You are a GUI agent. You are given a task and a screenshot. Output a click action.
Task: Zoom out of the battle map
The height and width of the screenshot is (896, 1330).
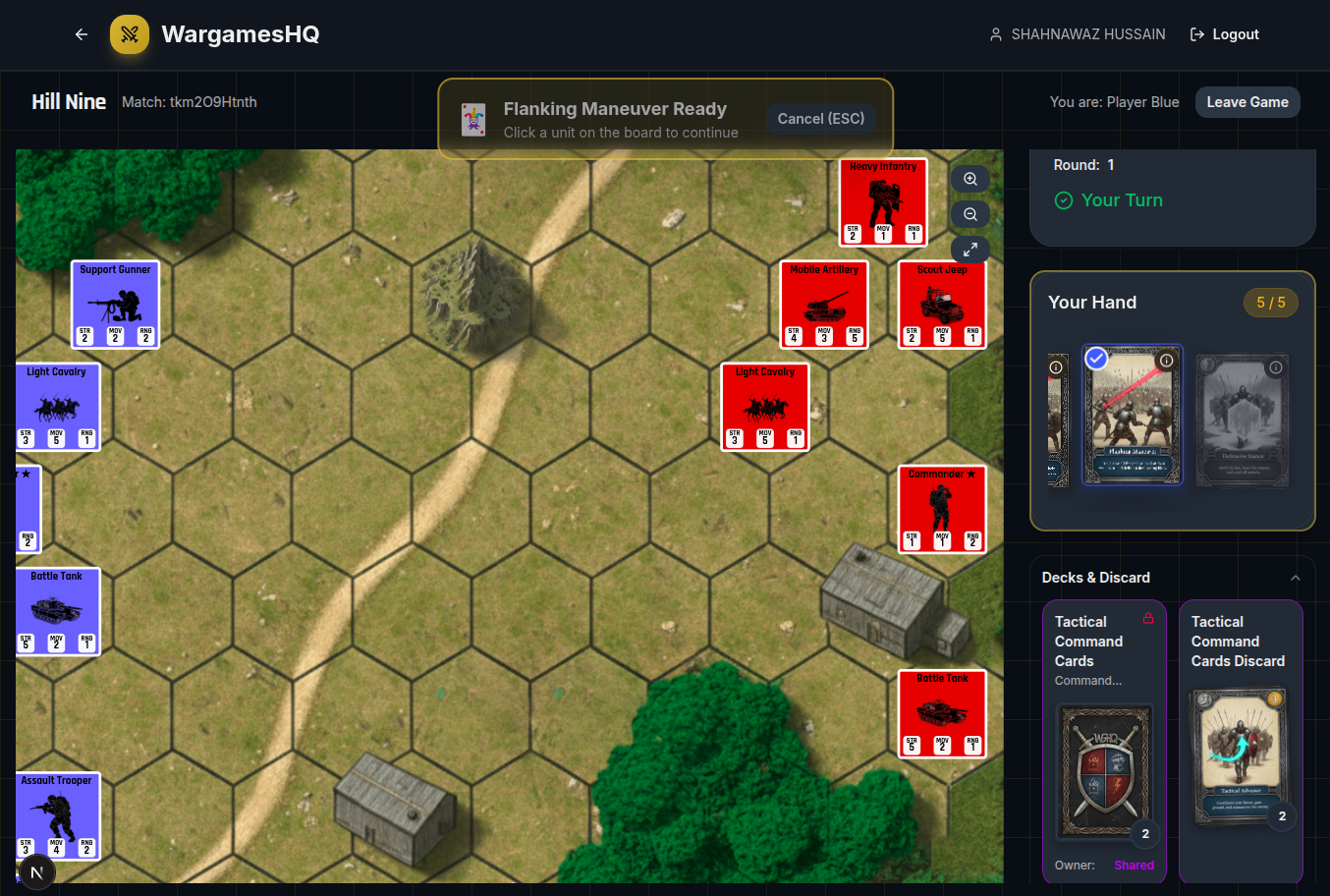970,214
